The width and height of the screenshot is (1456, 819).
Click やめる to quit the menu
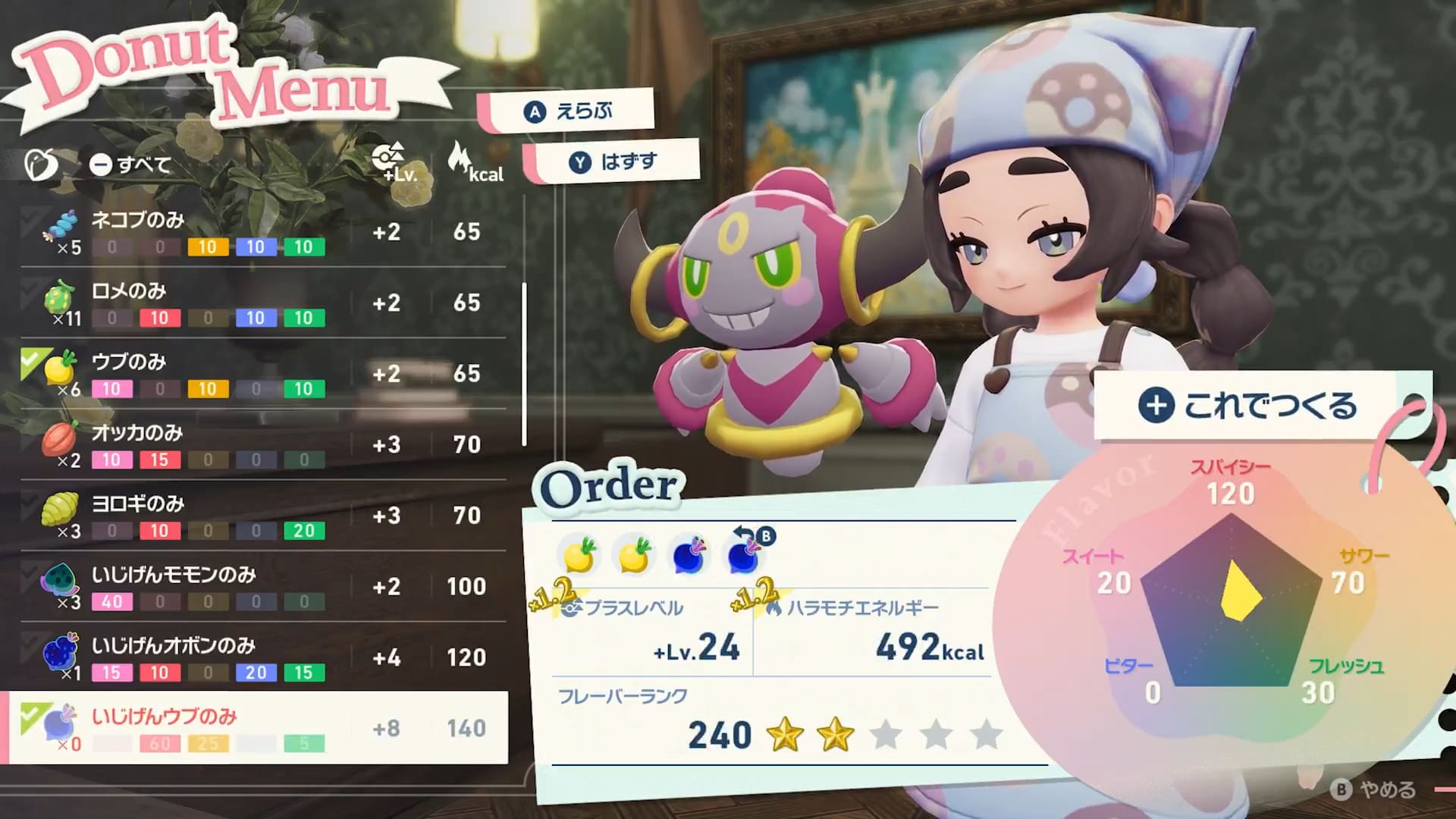1373,789
